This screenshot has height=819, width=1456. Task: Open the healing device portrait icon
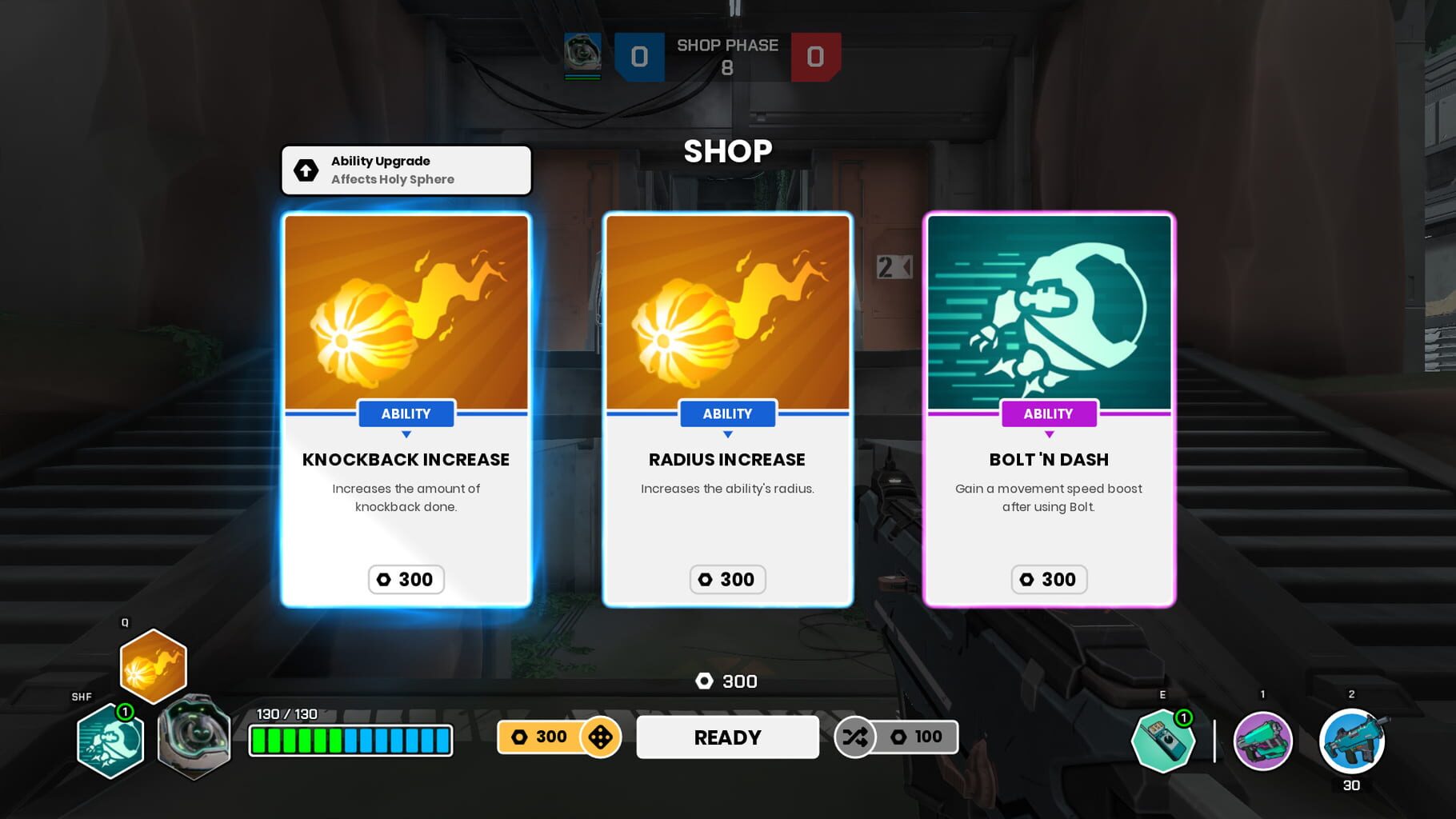point(194,737)
